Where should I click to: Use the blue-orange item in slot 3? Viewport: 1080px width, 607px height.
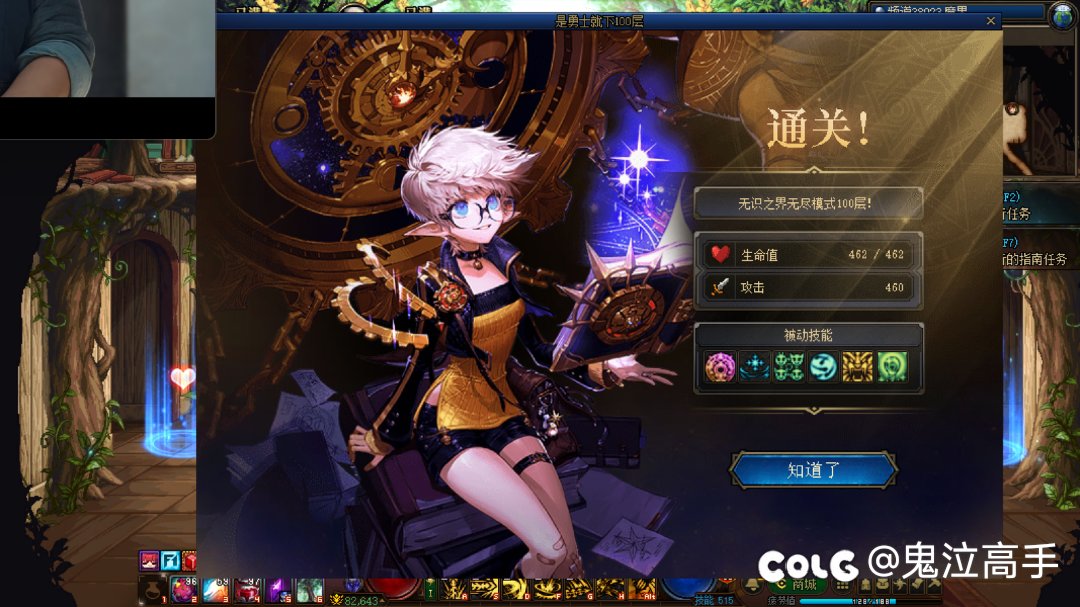point(215,588)
